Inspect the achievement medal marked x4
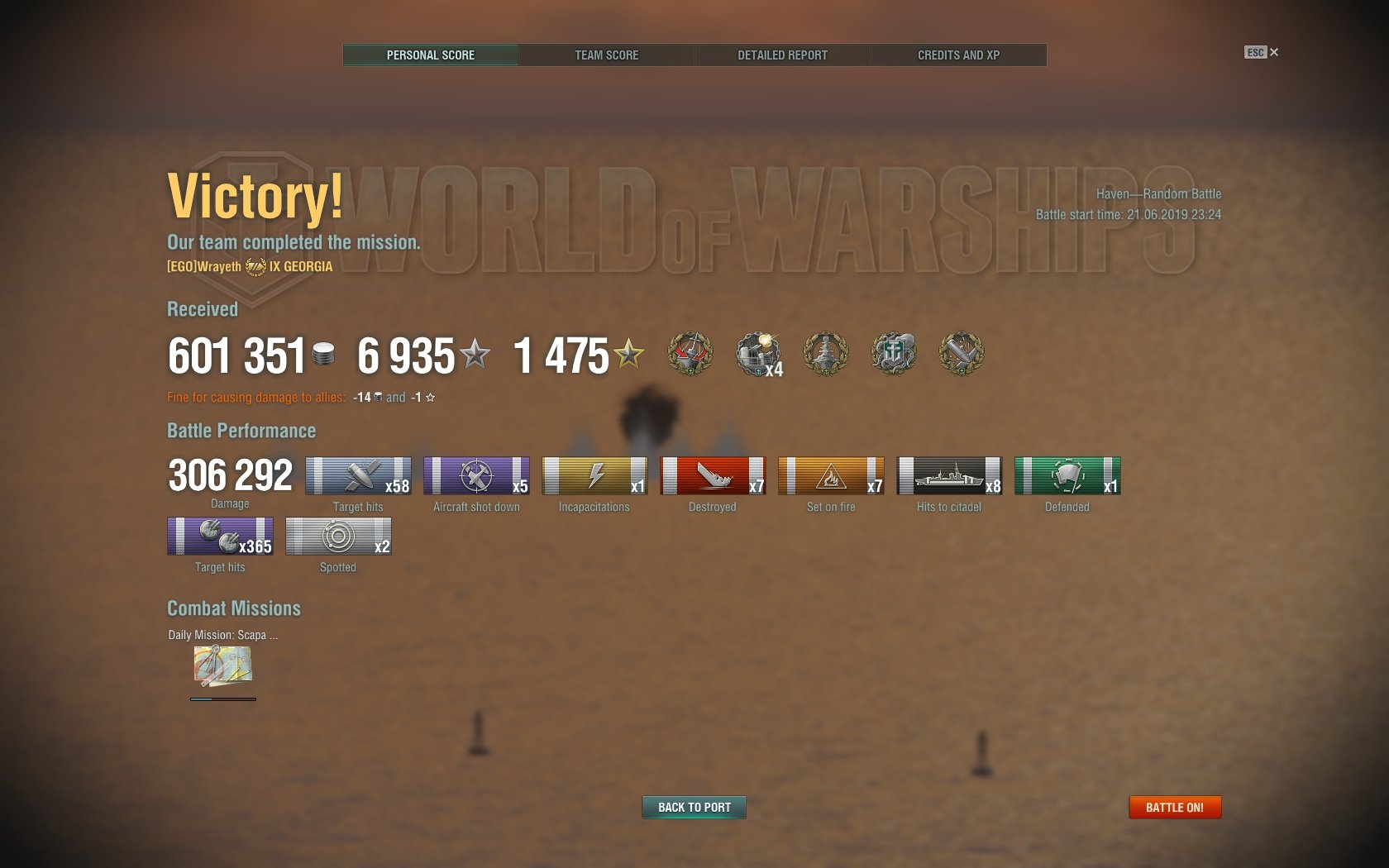 [x=758, y=355]
